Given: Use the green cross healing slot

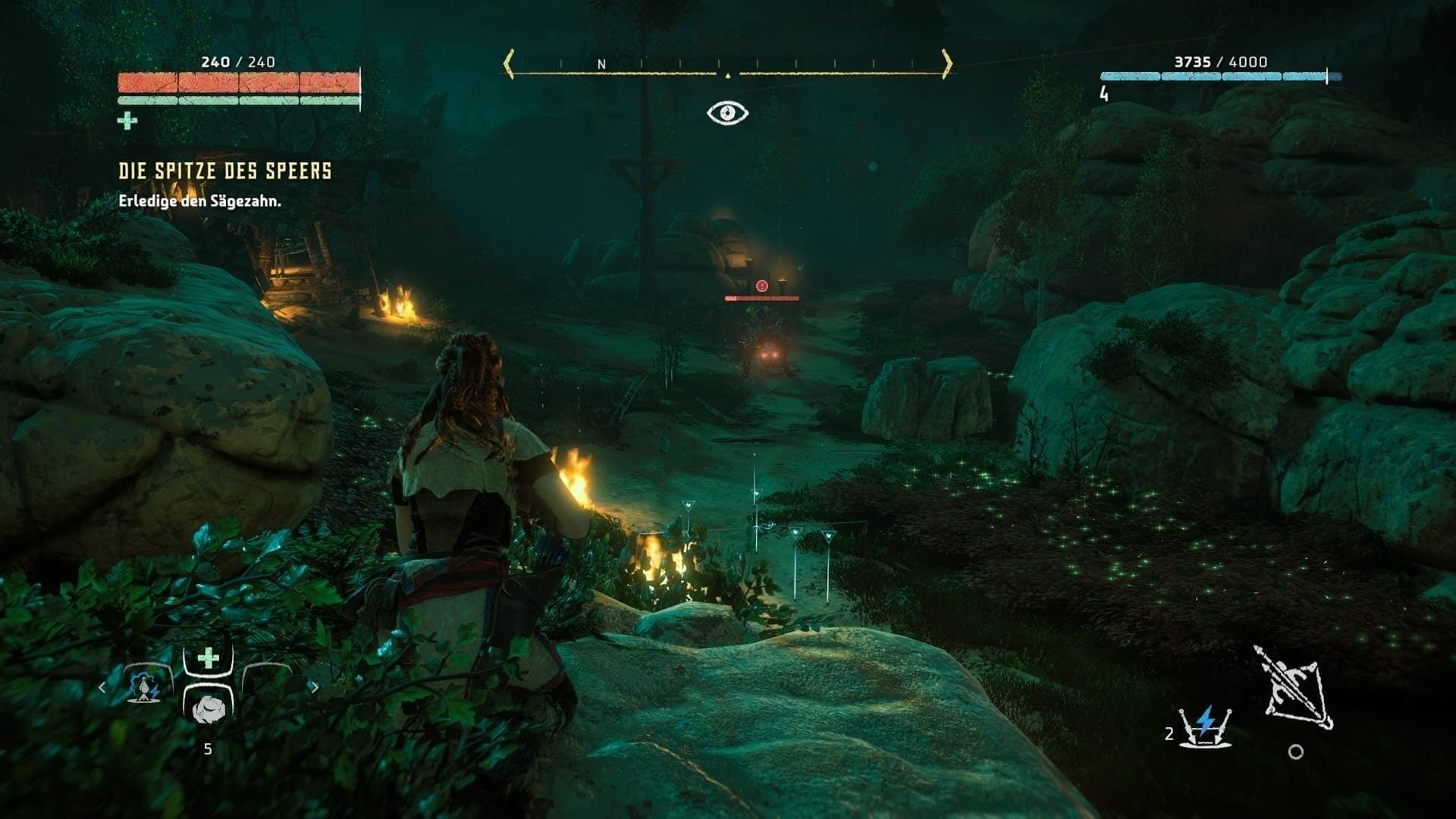Looking at the screenshot, I should pyautogui.click(x=208, y=658).
